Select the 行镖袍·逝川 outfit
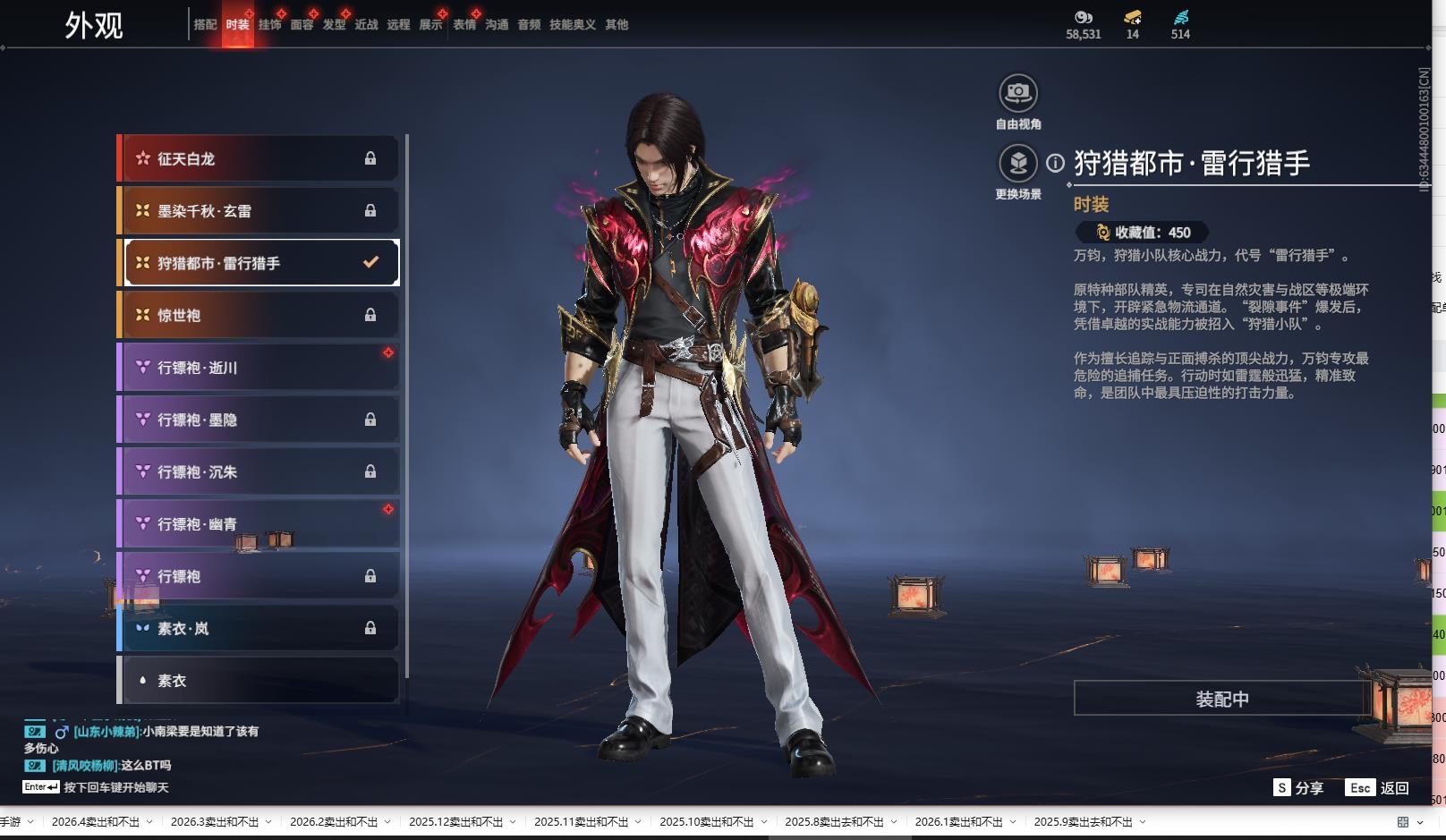Image resolution: width=1446 pixels, height=840 pixels. pos(259,368)
